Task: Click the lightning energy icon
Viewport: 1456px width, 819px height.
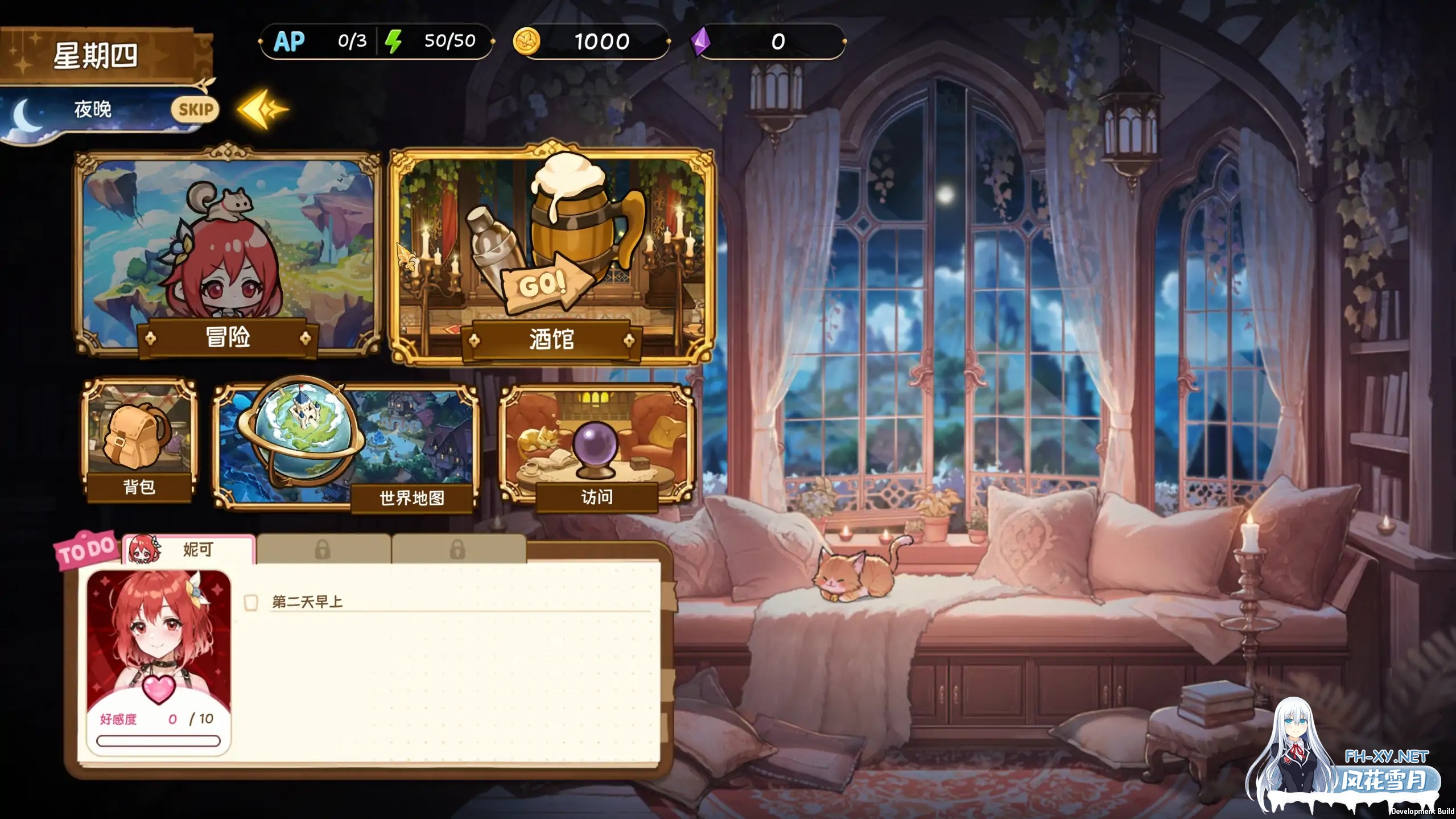Action: [x=394, y=40]
